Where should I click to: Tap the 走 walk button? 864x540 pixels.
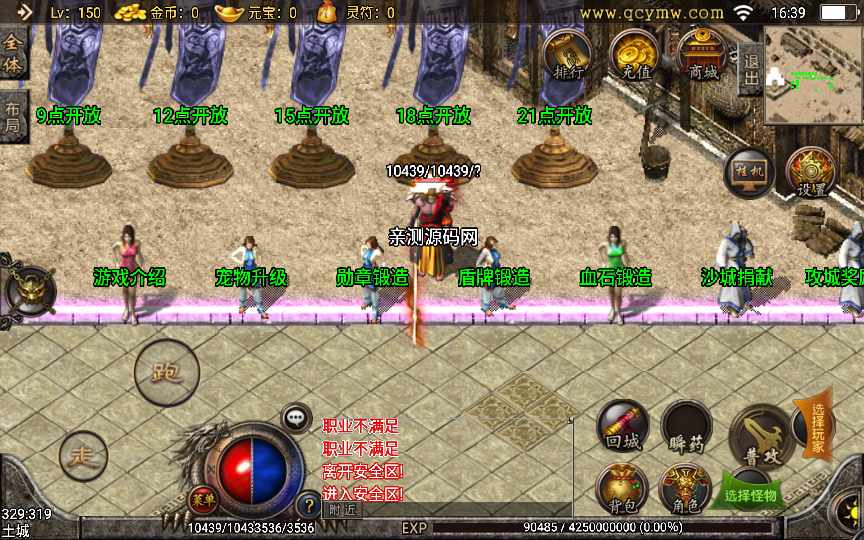[x=83, y=456]
